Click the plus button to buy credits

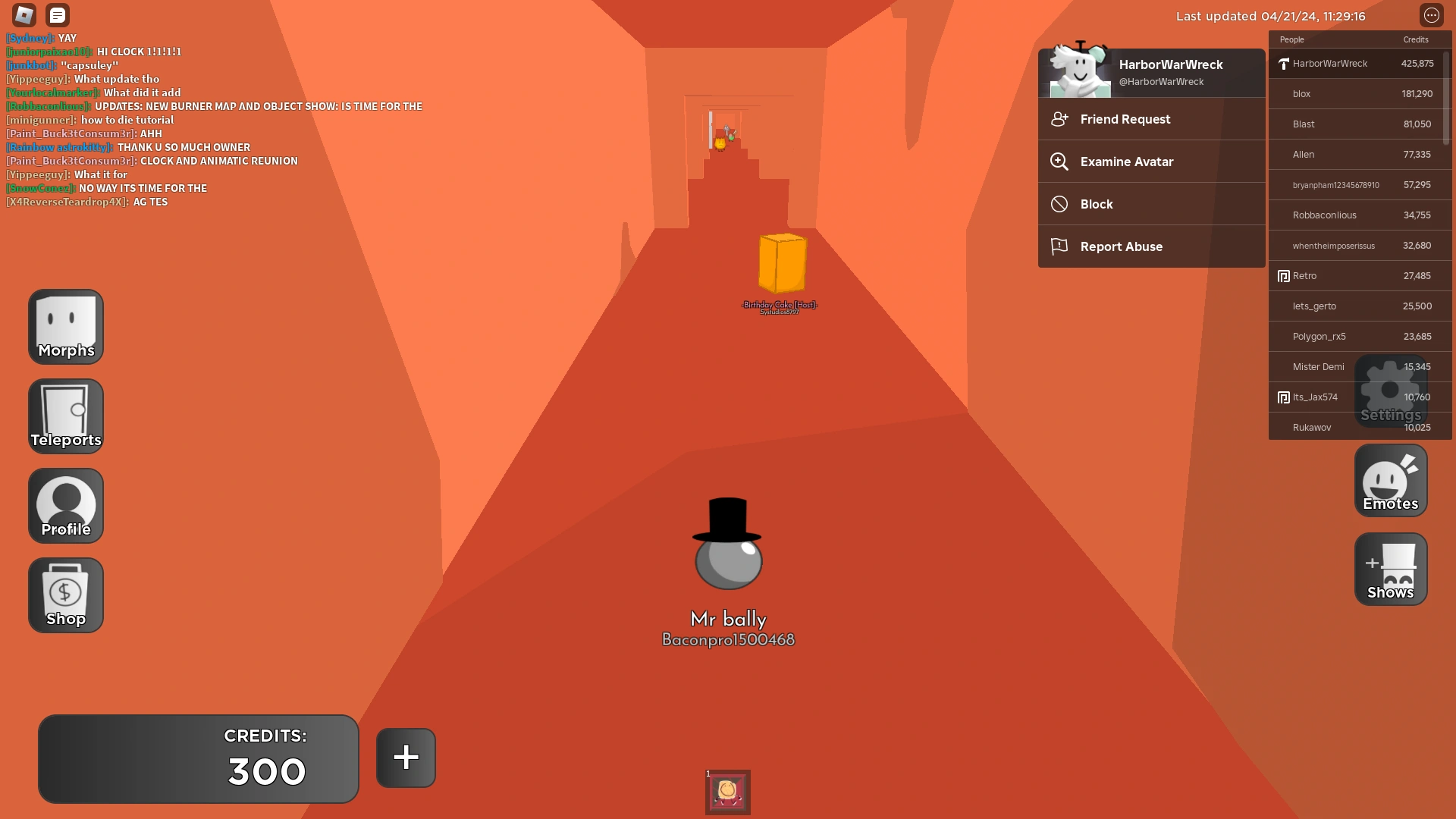tap(405, 758)
